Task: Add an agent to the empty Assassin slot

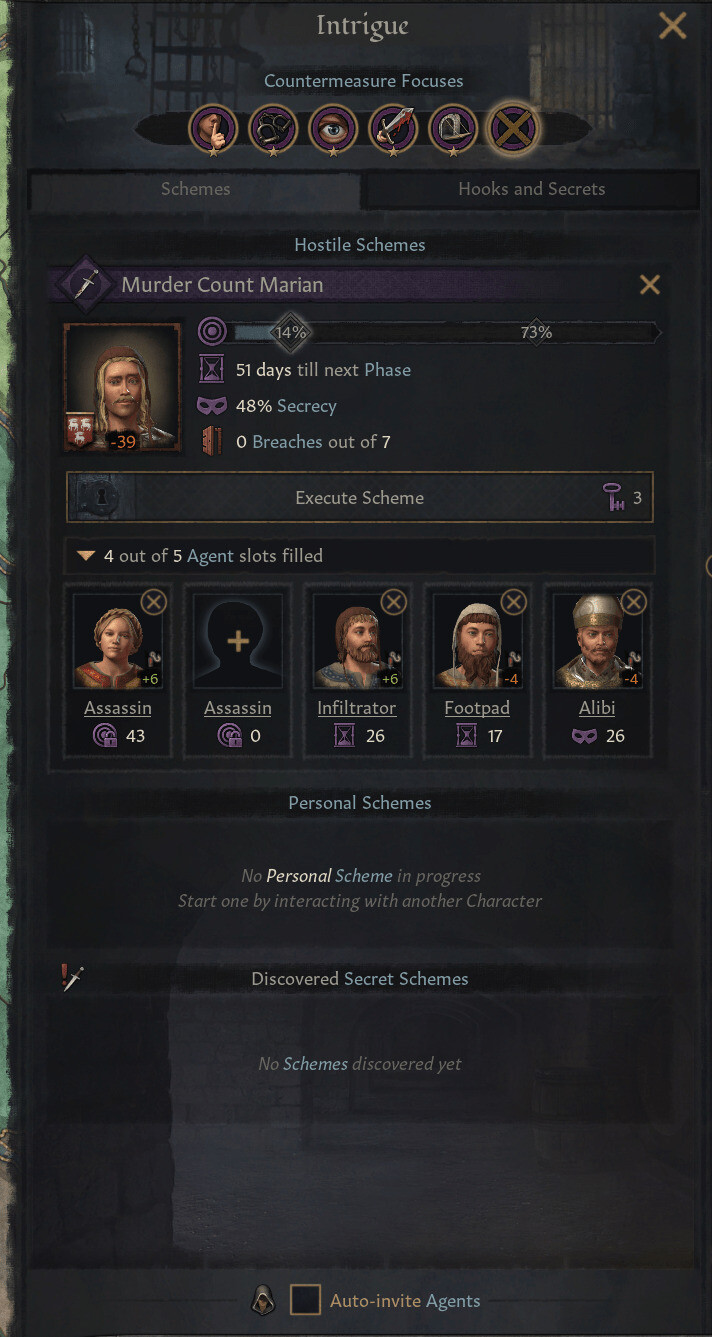Action: coord(238,641)
